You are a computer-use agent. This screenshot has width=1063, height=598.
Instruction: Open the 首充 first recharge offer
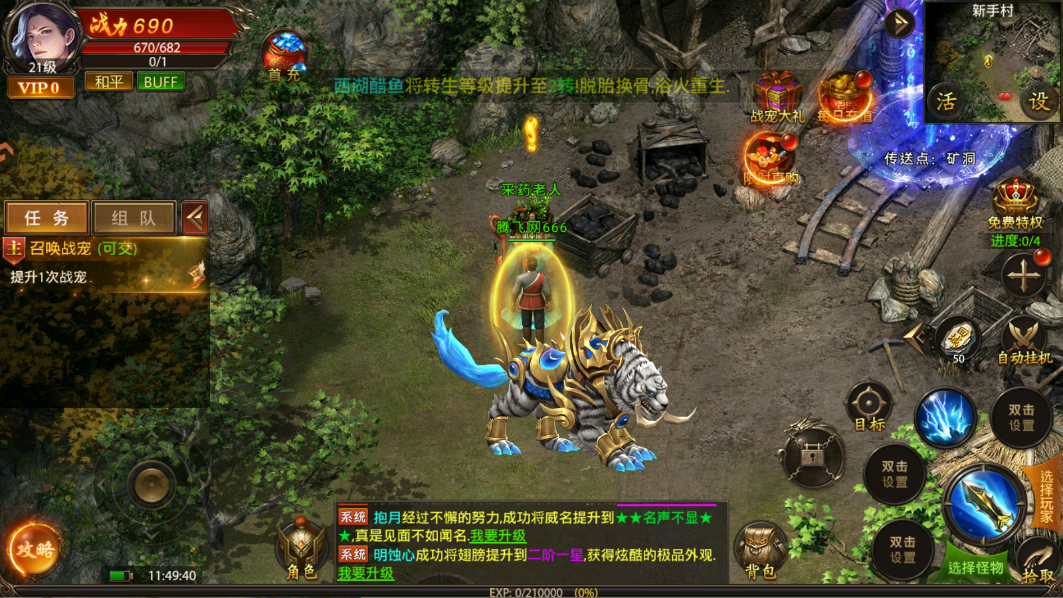284,54
